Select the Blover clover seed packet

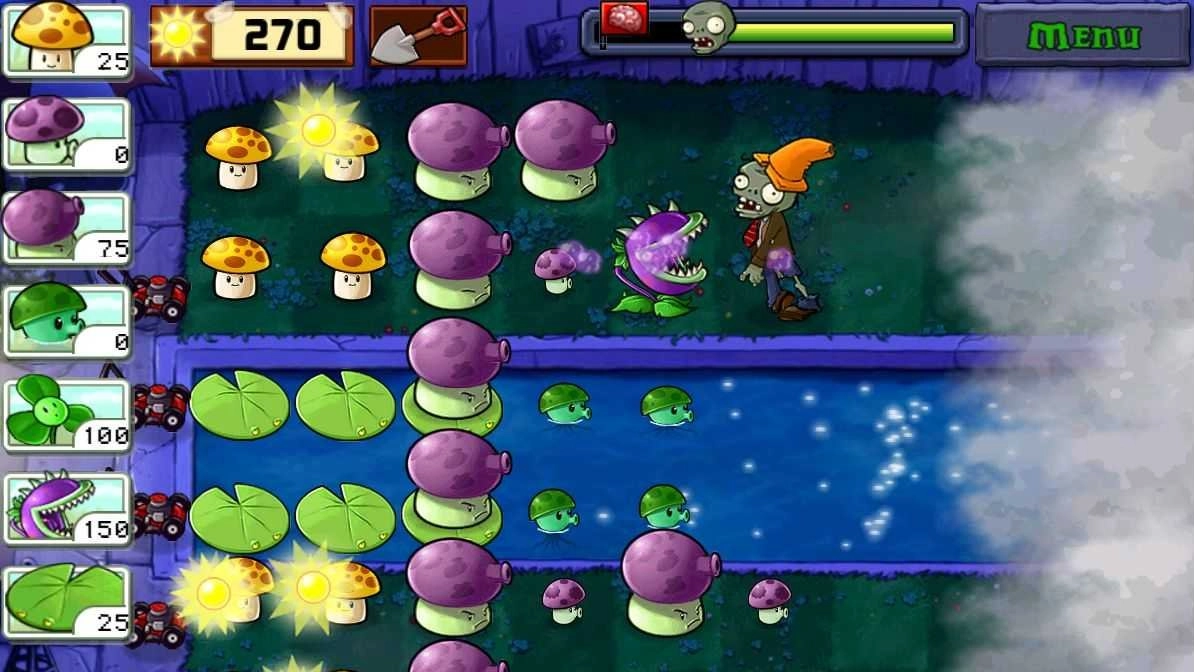[x=68, y=414]
